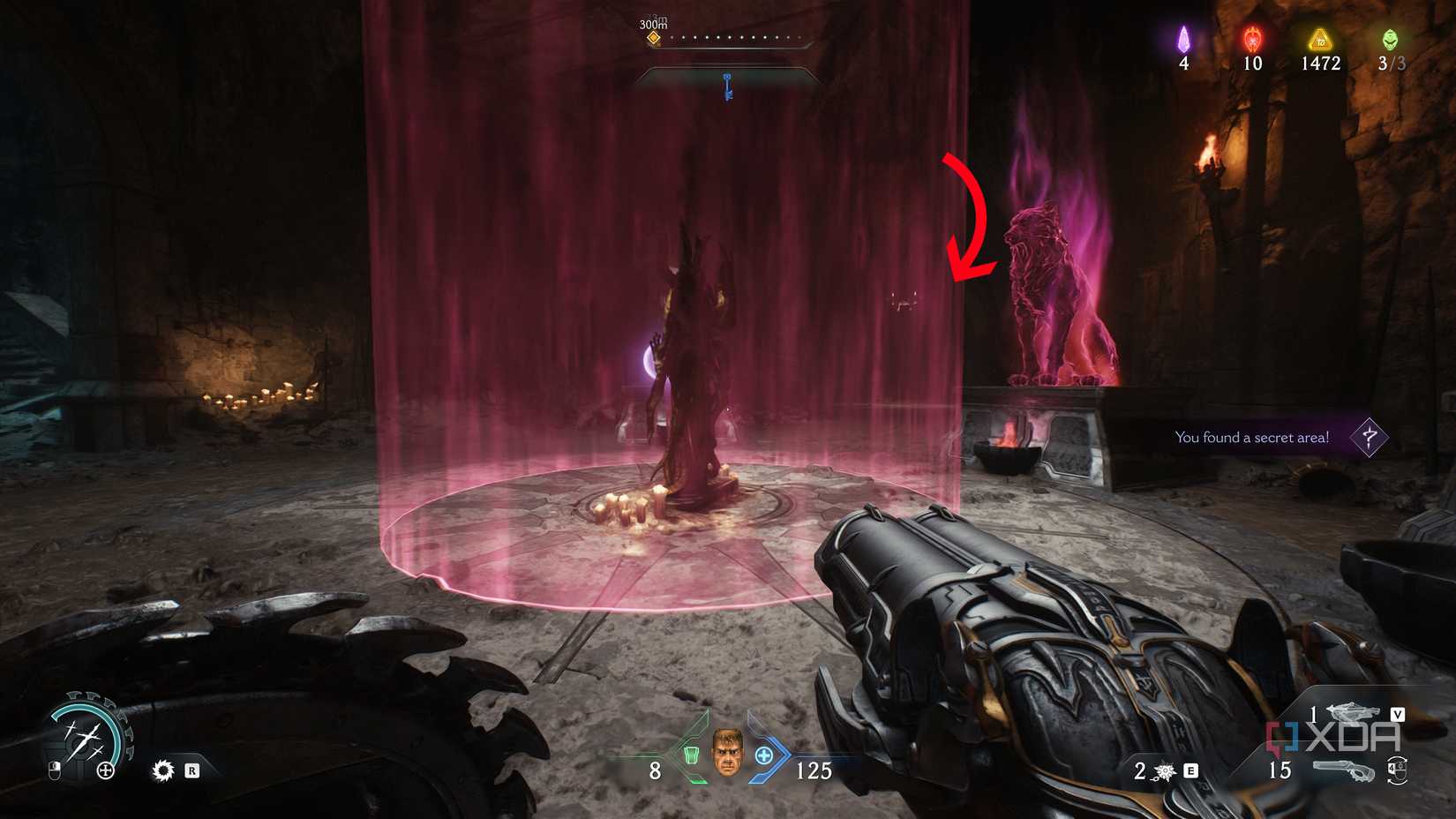Toggle the V weapon slot keybind
The height and width of the screenshot is (819, 1456).
(1398, 715)
